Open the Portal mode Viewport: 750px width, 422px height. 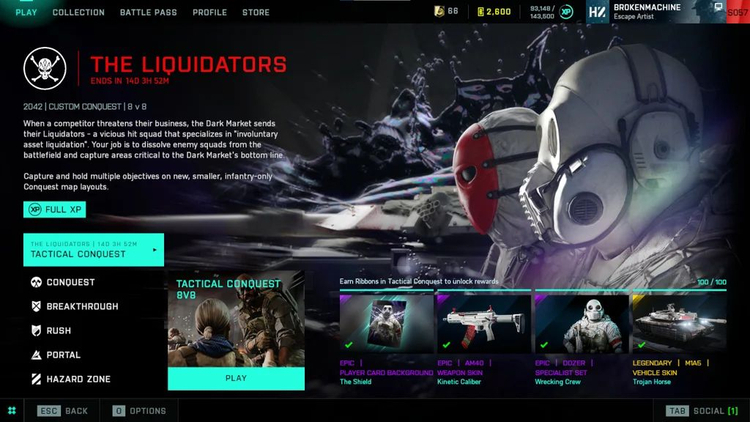pyautogui.click(x=63, y=355)
